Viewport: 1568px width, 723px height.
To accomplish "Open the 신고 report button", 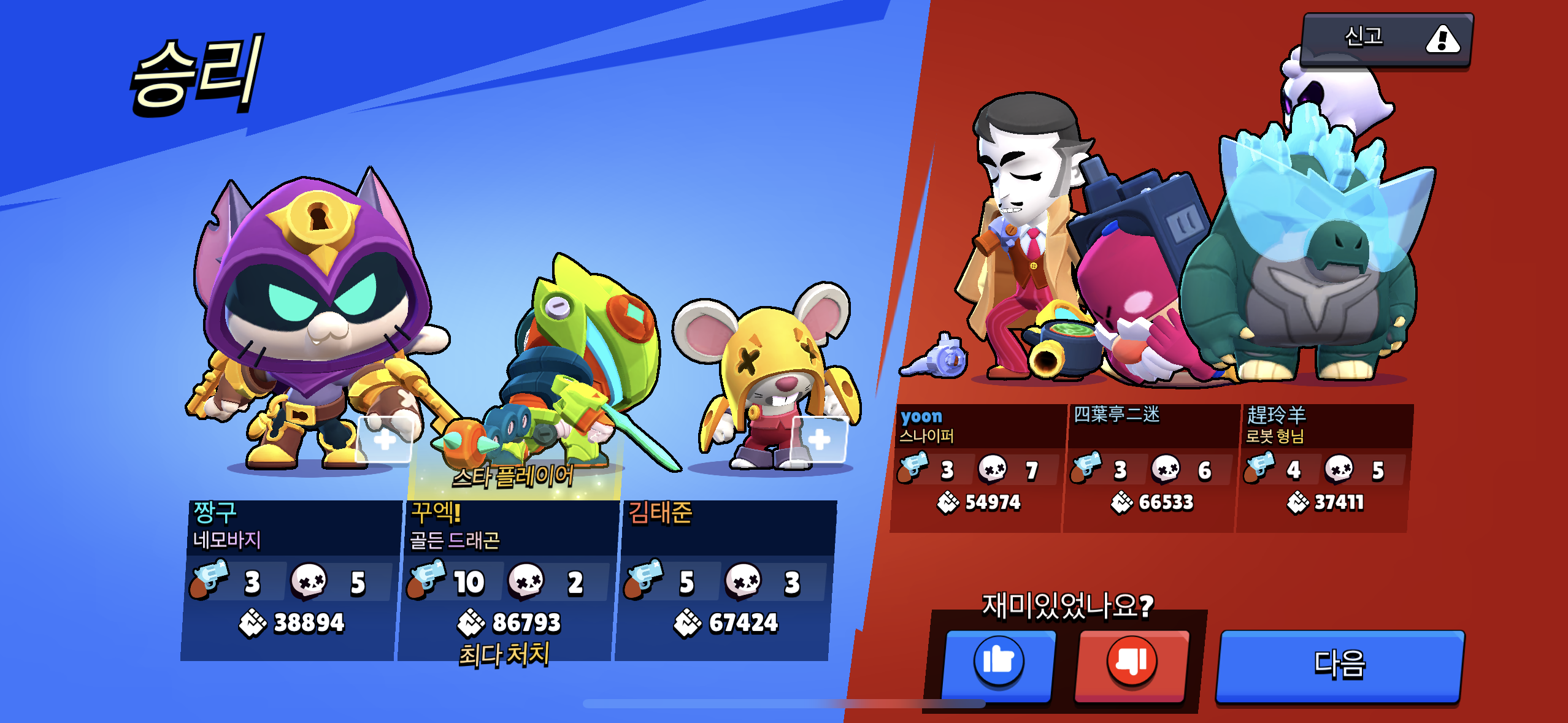I will tap(1386, 39).
